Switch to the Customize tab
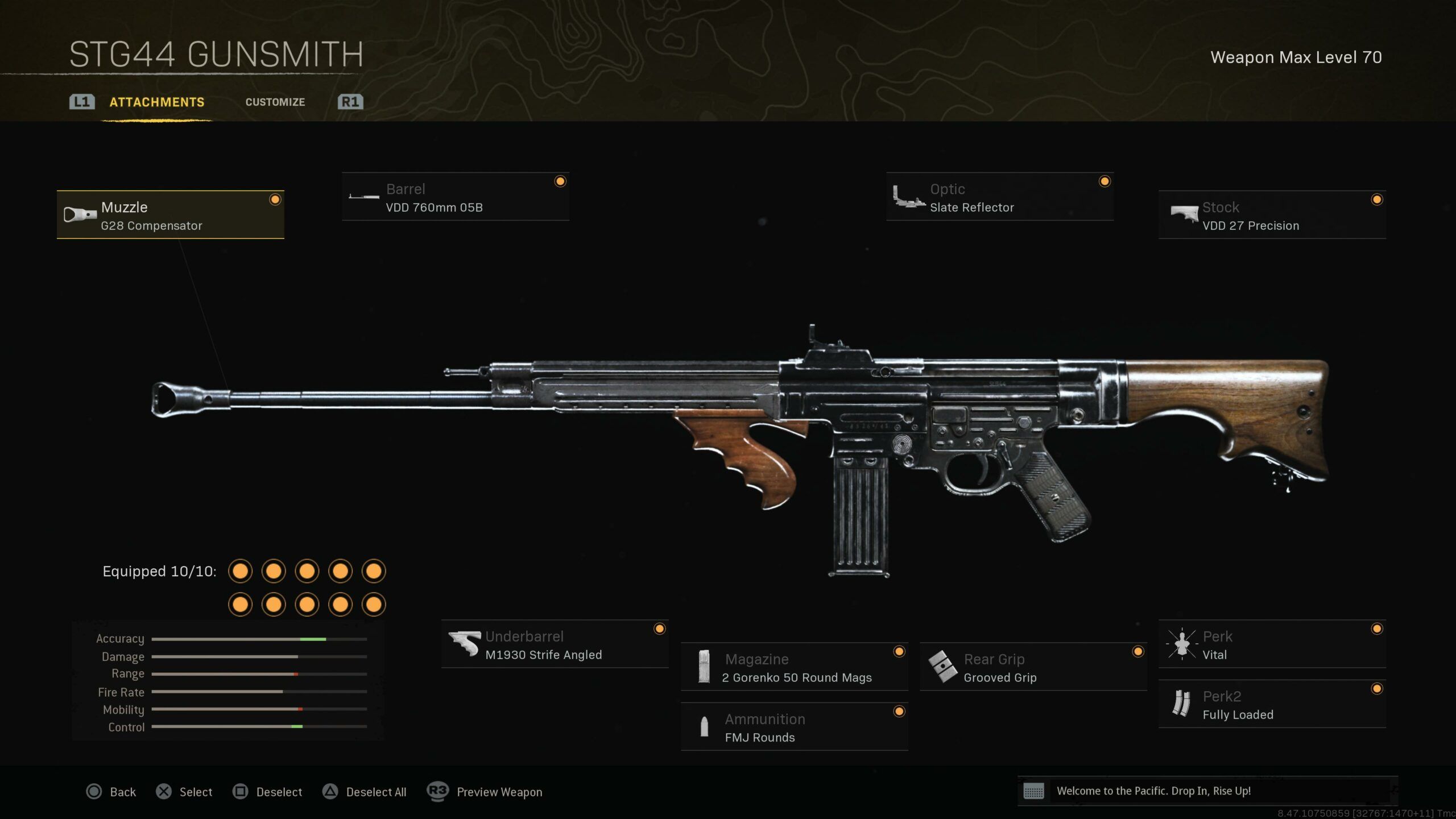This screenshot has height=819, width=1456. pos(275,102)
